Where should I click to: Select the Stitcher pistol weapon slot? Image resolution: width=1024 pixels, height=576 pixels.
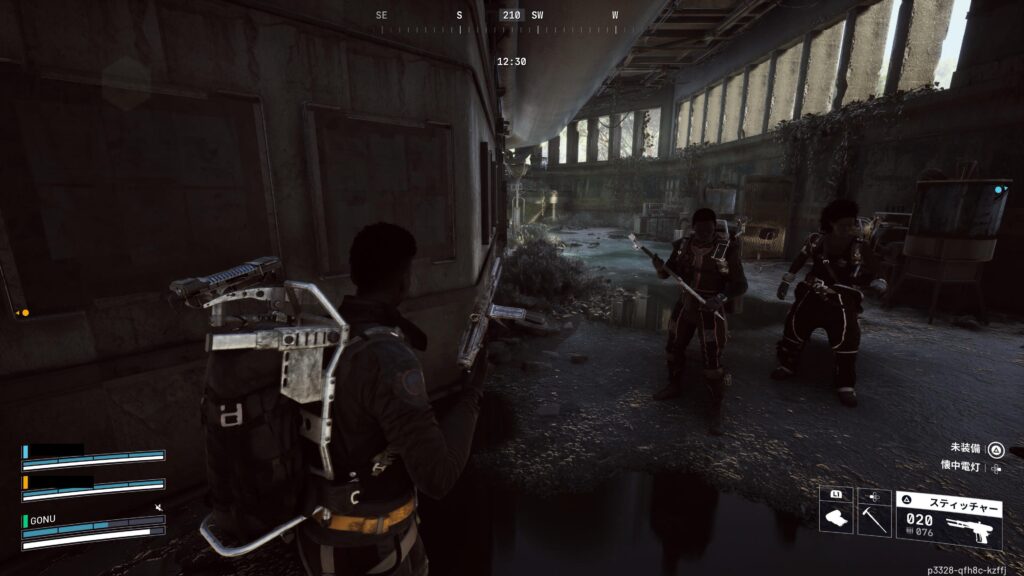pyautogui.click(x=948, y=518)
